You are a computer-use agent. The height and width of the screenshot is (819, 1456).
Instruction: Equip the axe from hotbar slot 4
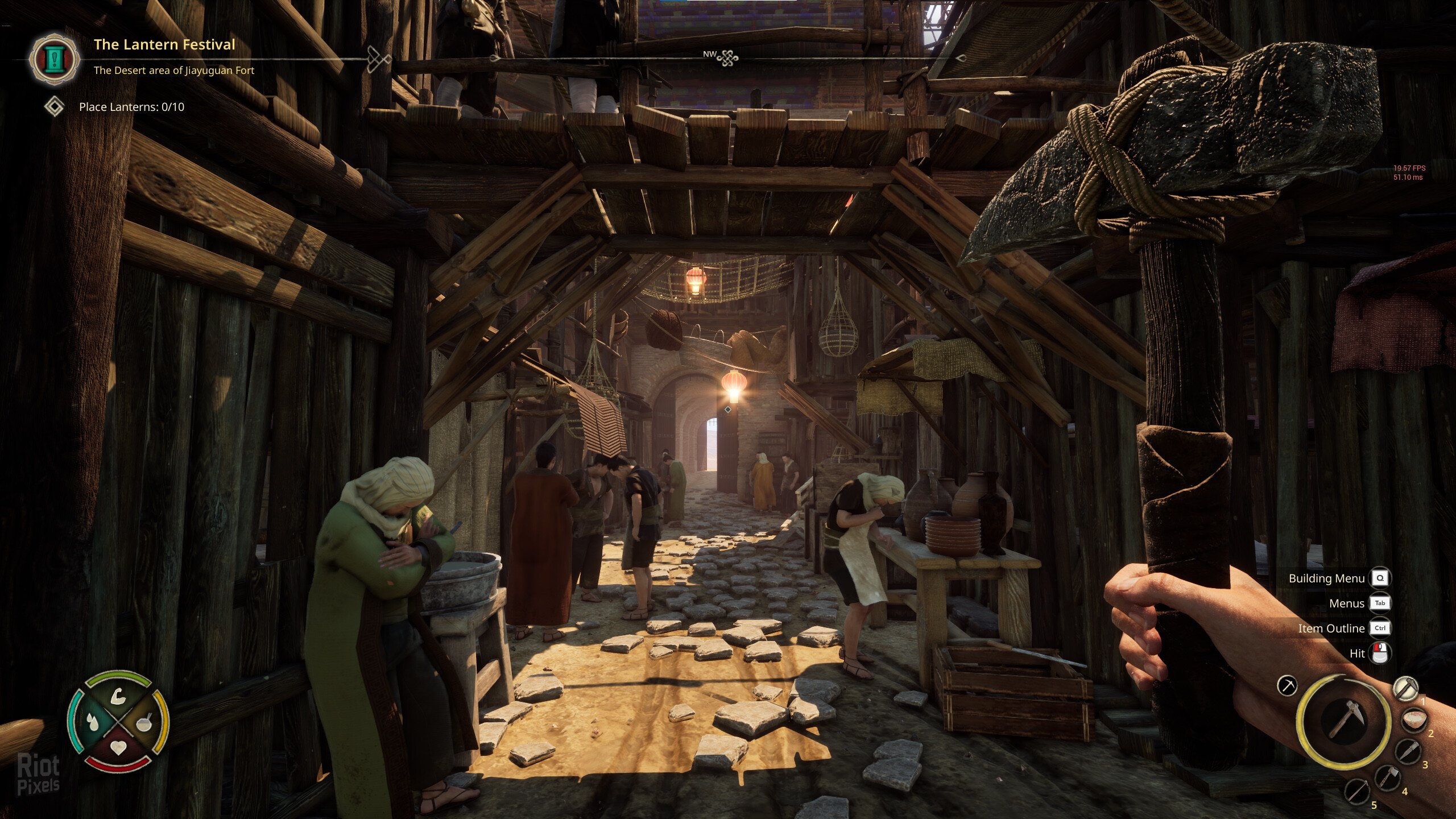tap(1388, 778)
